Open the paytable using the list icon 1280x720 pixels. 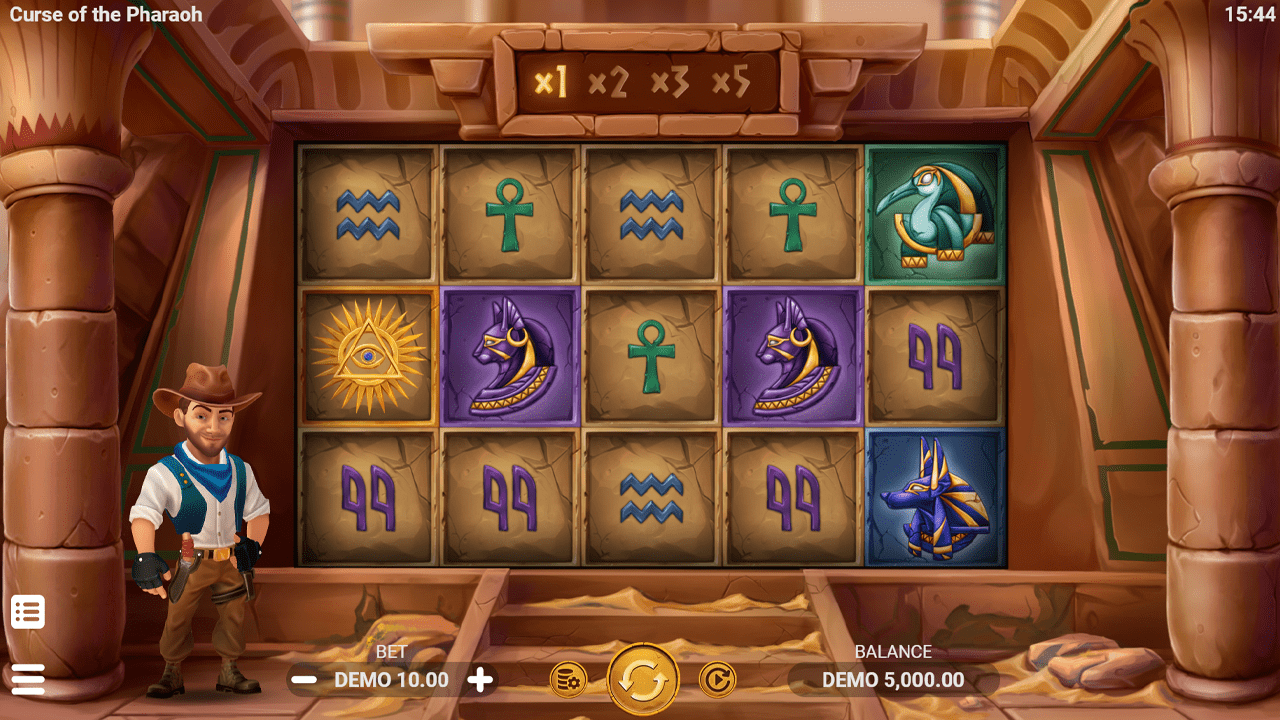tap(27, 611)
